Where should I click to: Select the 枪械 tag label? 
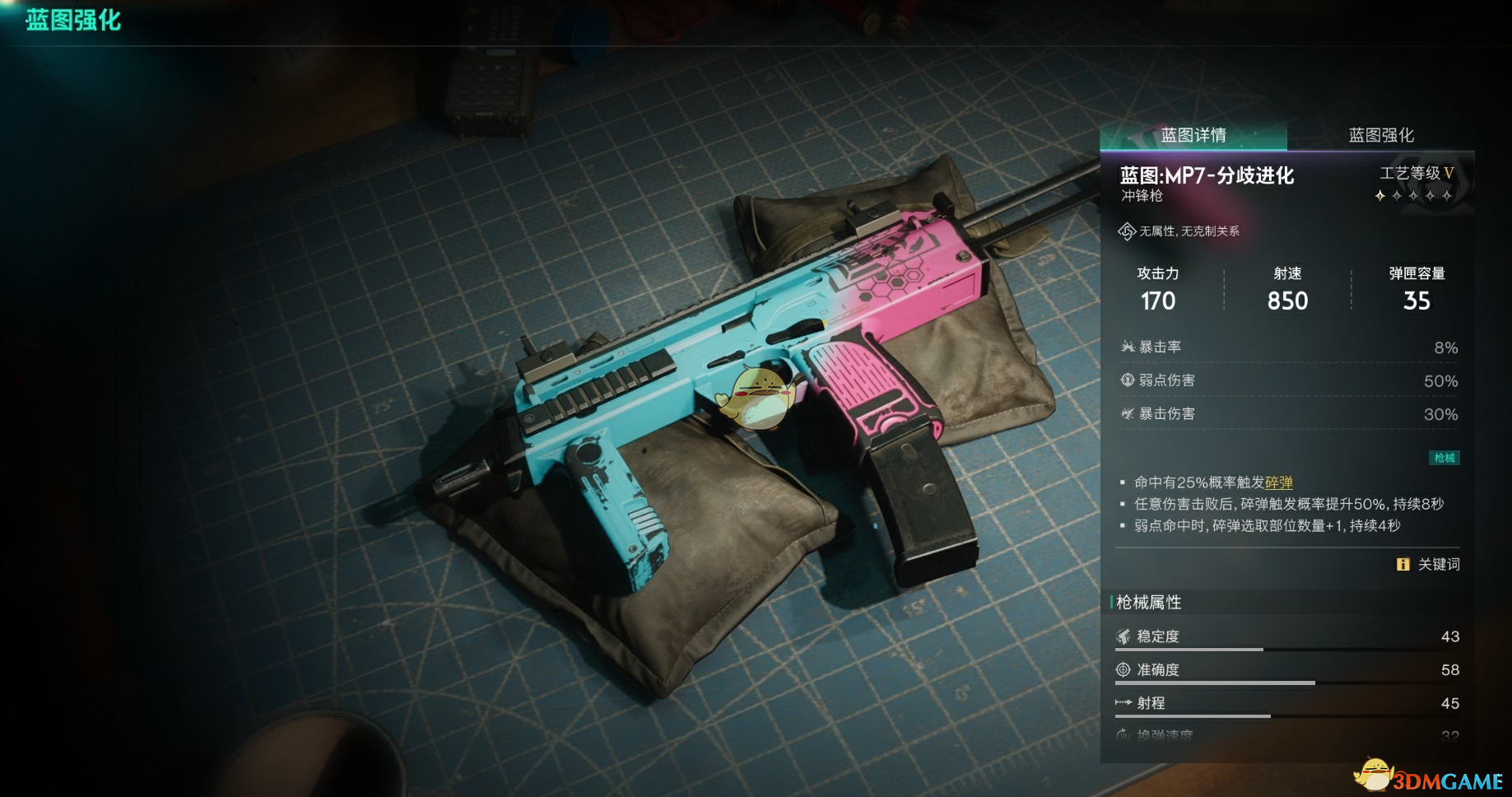[x=1445, y=458]
